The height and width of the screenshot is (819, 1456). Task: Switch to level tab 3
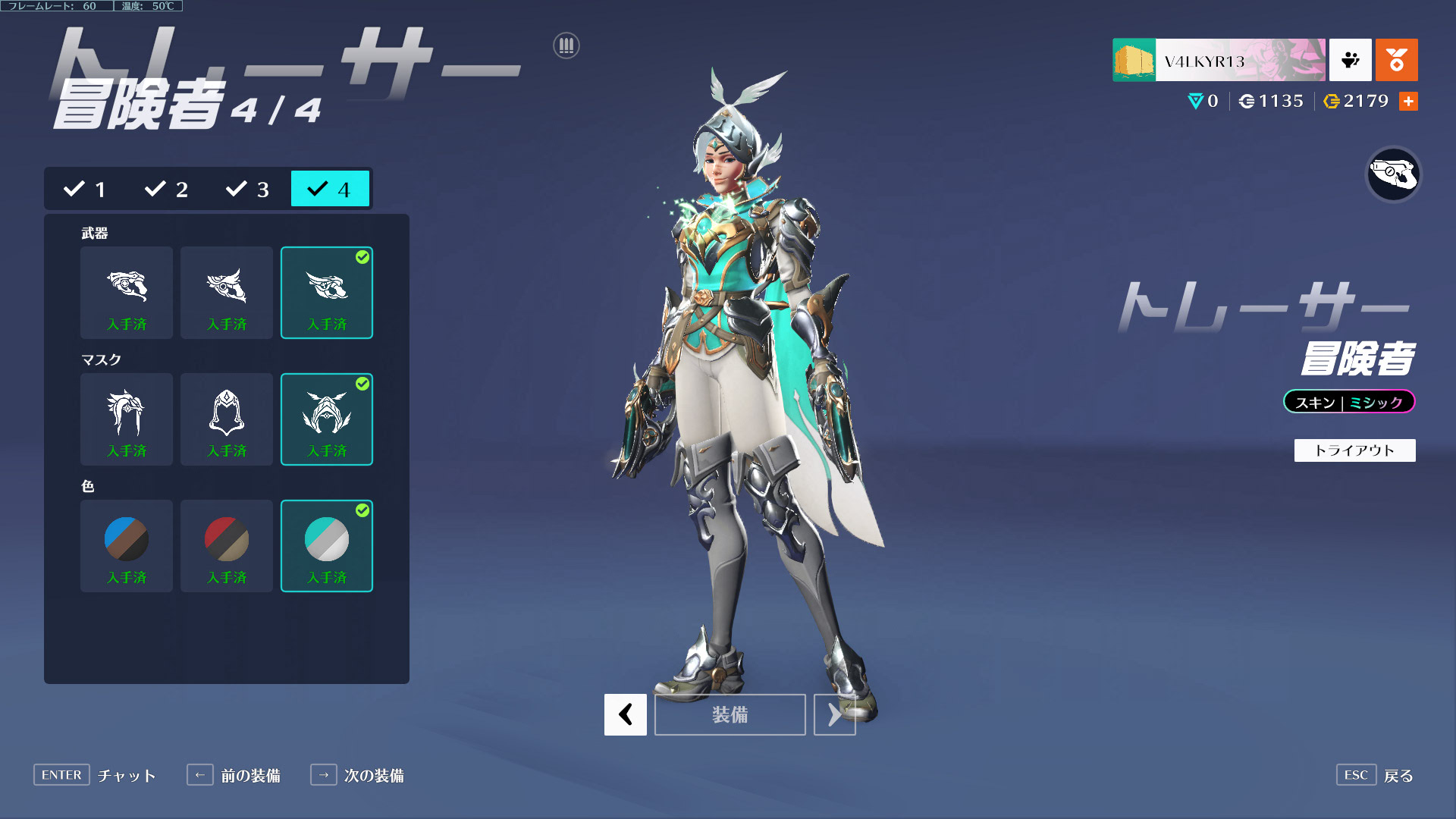pyautogui.click(x=248, y=189)
